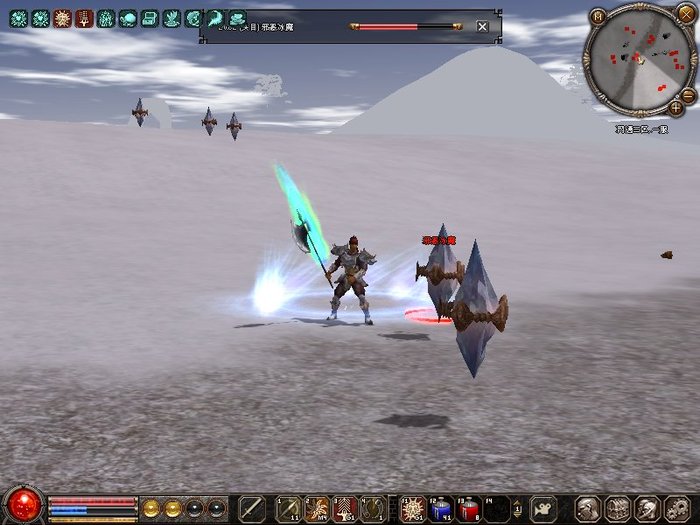
Task: Click the red orb at the bar's left end
Action: click(x=24, y=504)
